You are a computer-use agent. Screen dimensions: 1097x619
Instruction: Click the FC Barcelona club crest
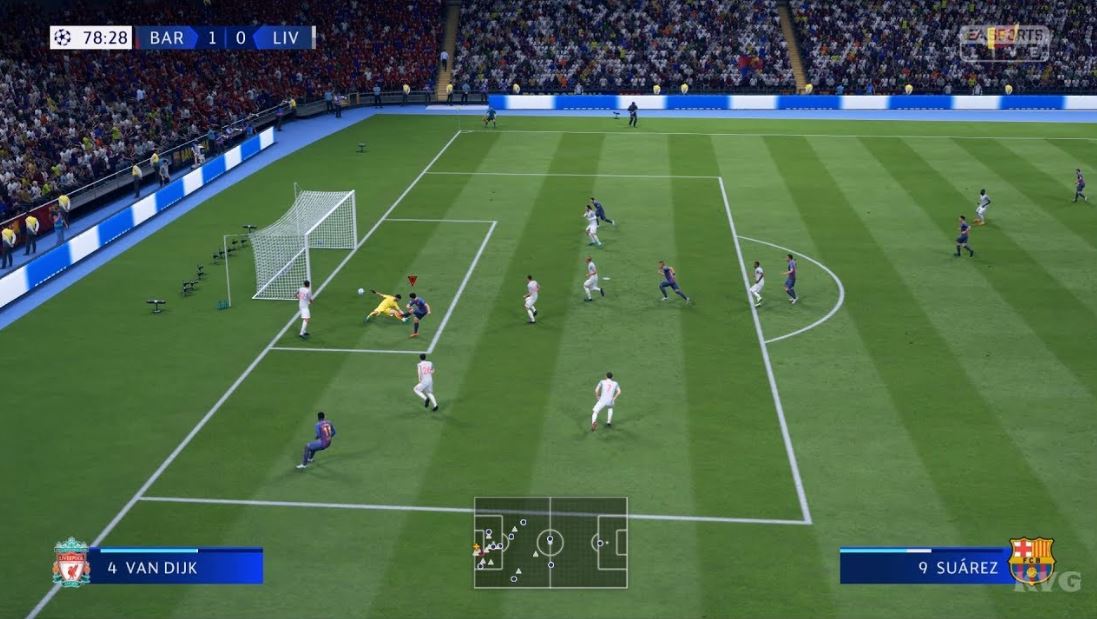click(1031, 561)
